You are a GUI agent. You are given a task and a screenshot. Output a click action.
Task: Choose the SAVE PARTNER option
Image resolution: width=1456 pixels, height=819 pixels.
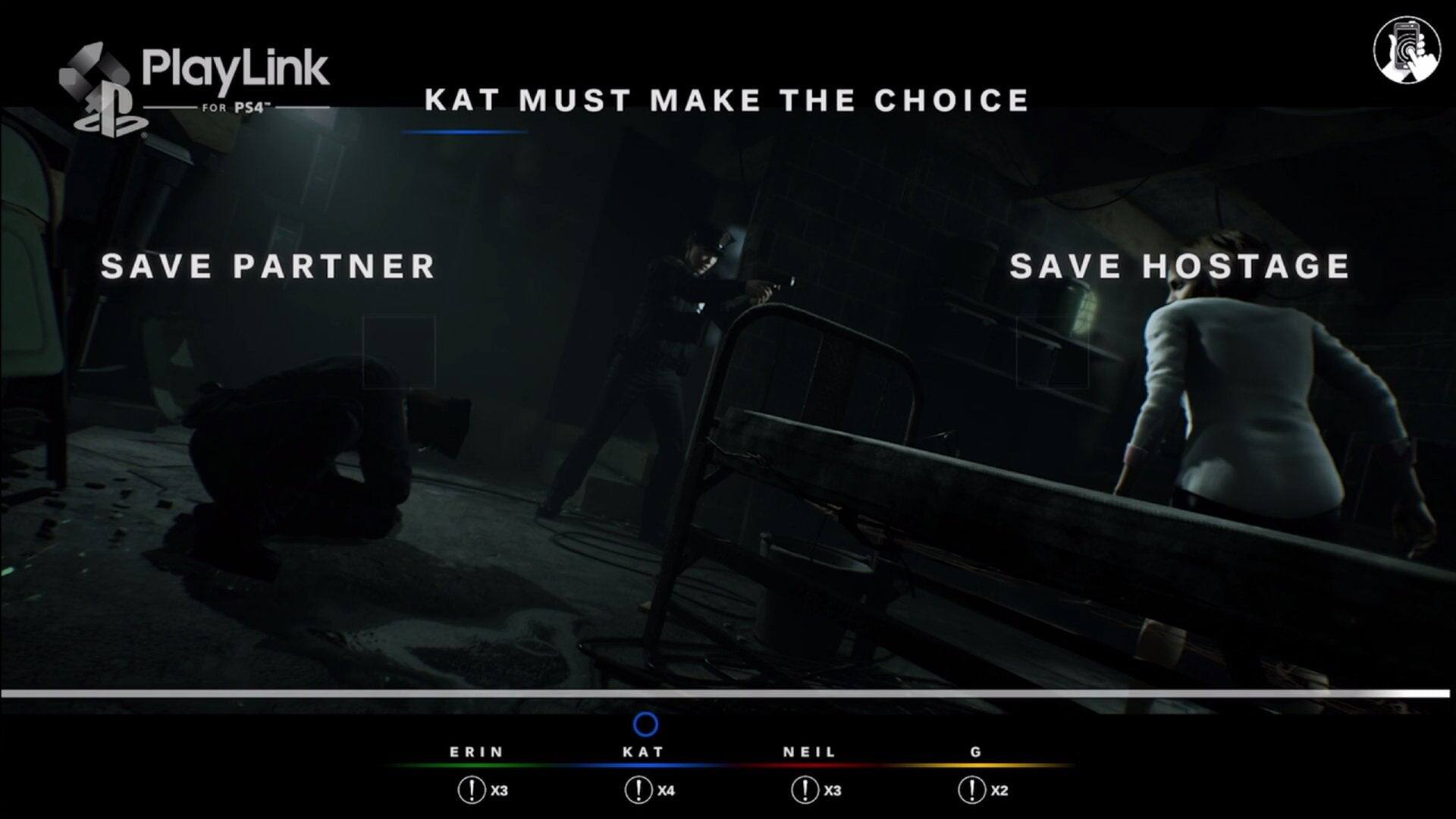[267, 266]
